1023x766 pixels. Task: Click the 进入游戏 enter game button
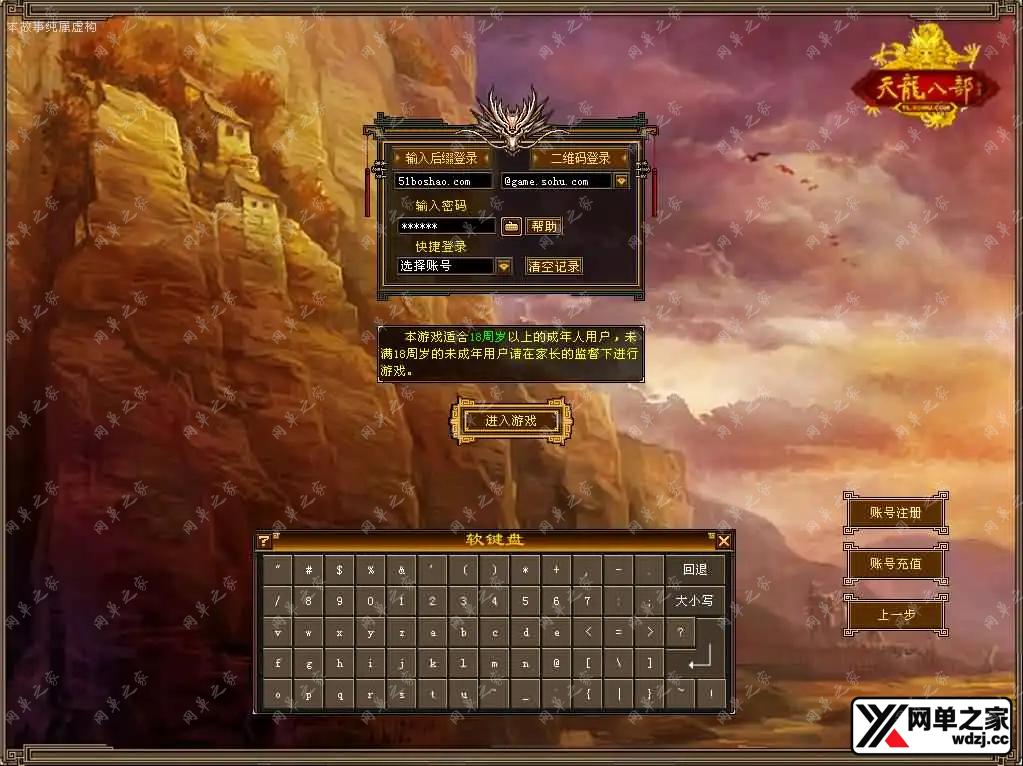click(510, 421)
